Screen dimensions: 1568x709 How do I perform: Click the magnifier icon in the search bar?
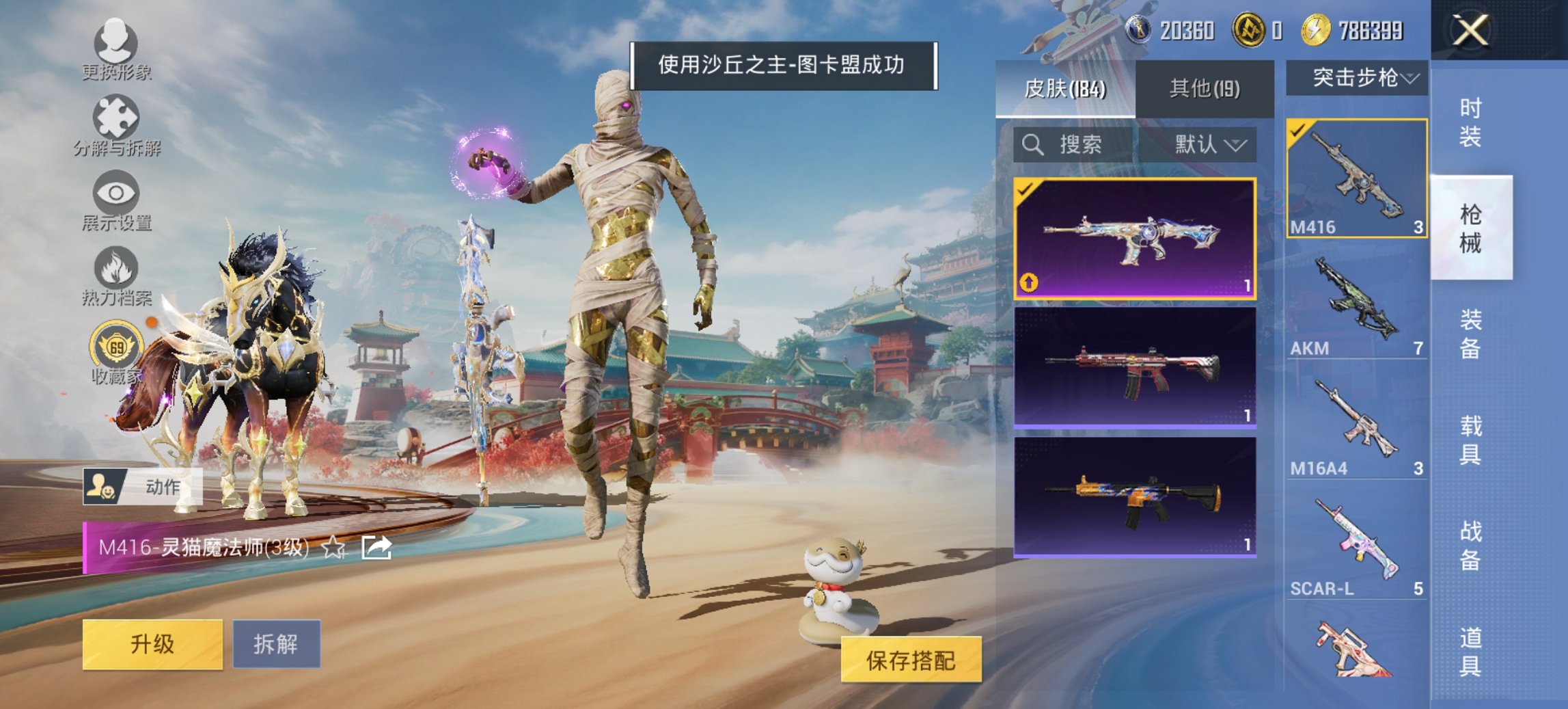click(x=1032, y=146)
